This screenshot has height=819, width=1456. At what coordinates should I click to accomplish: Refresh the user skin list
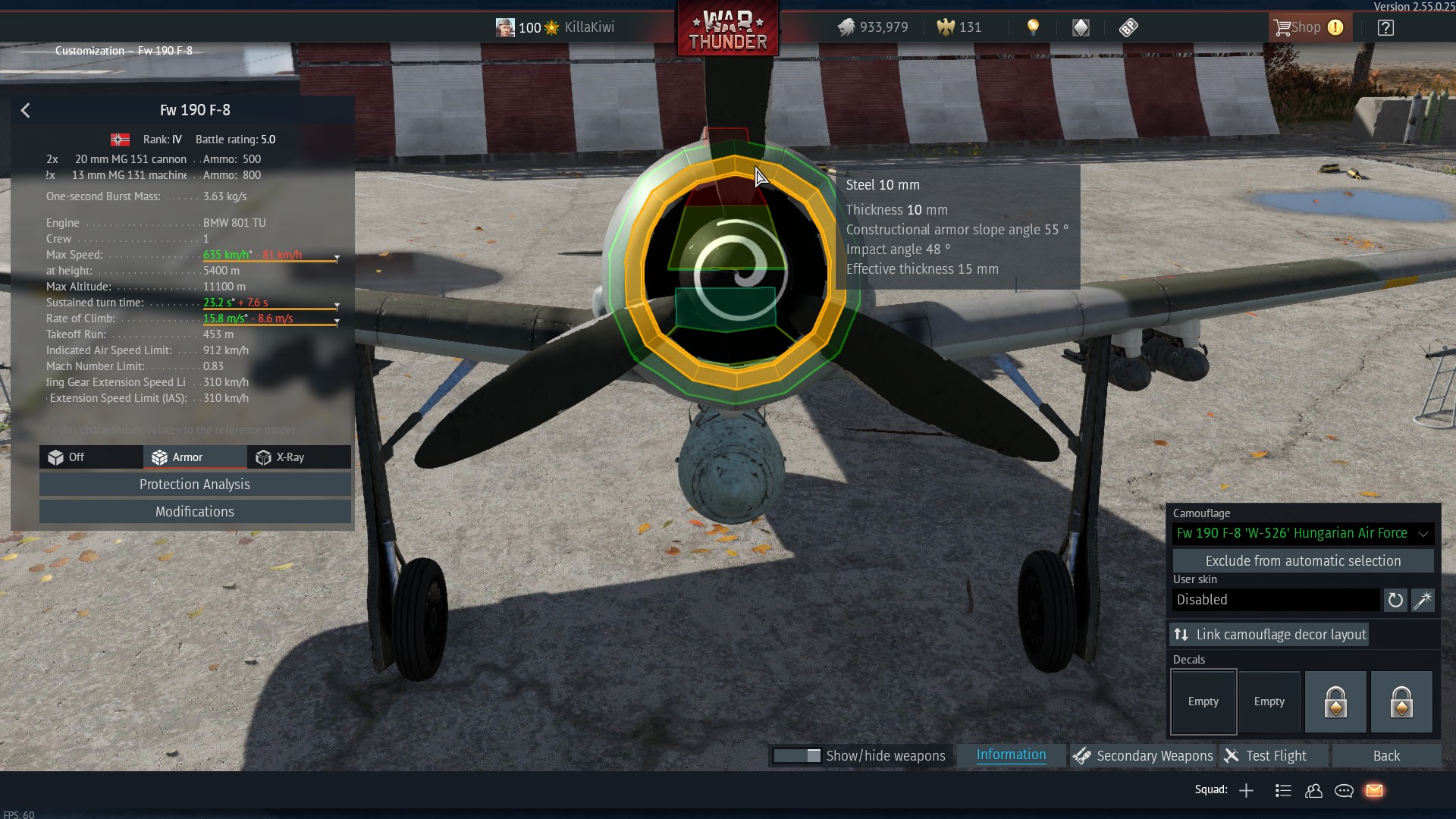pyautogui.click(x=1395, y=600)
